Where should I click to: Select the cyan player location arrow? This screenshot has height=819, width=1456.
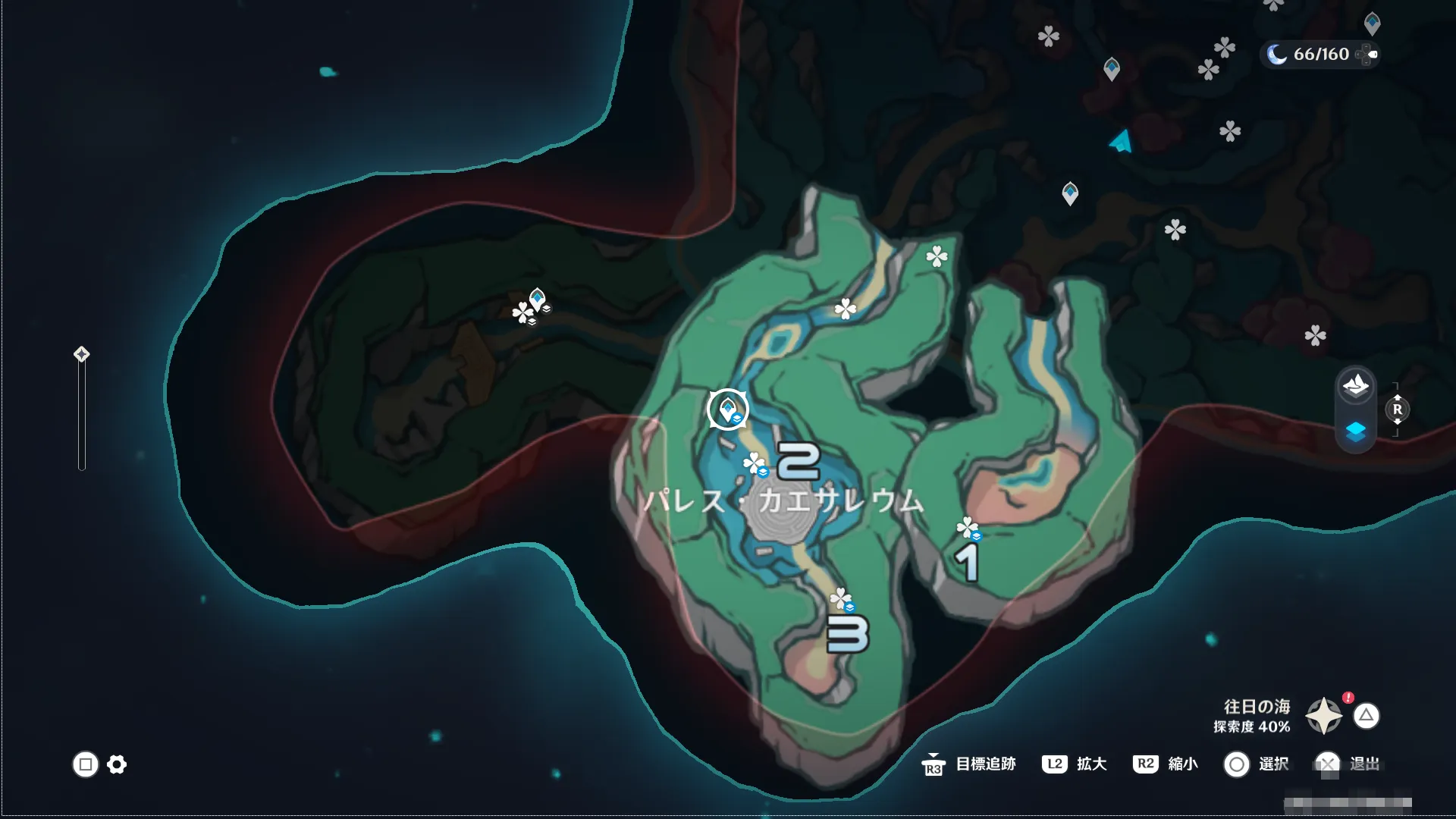pyautogui.click(x=1122, y=142)
